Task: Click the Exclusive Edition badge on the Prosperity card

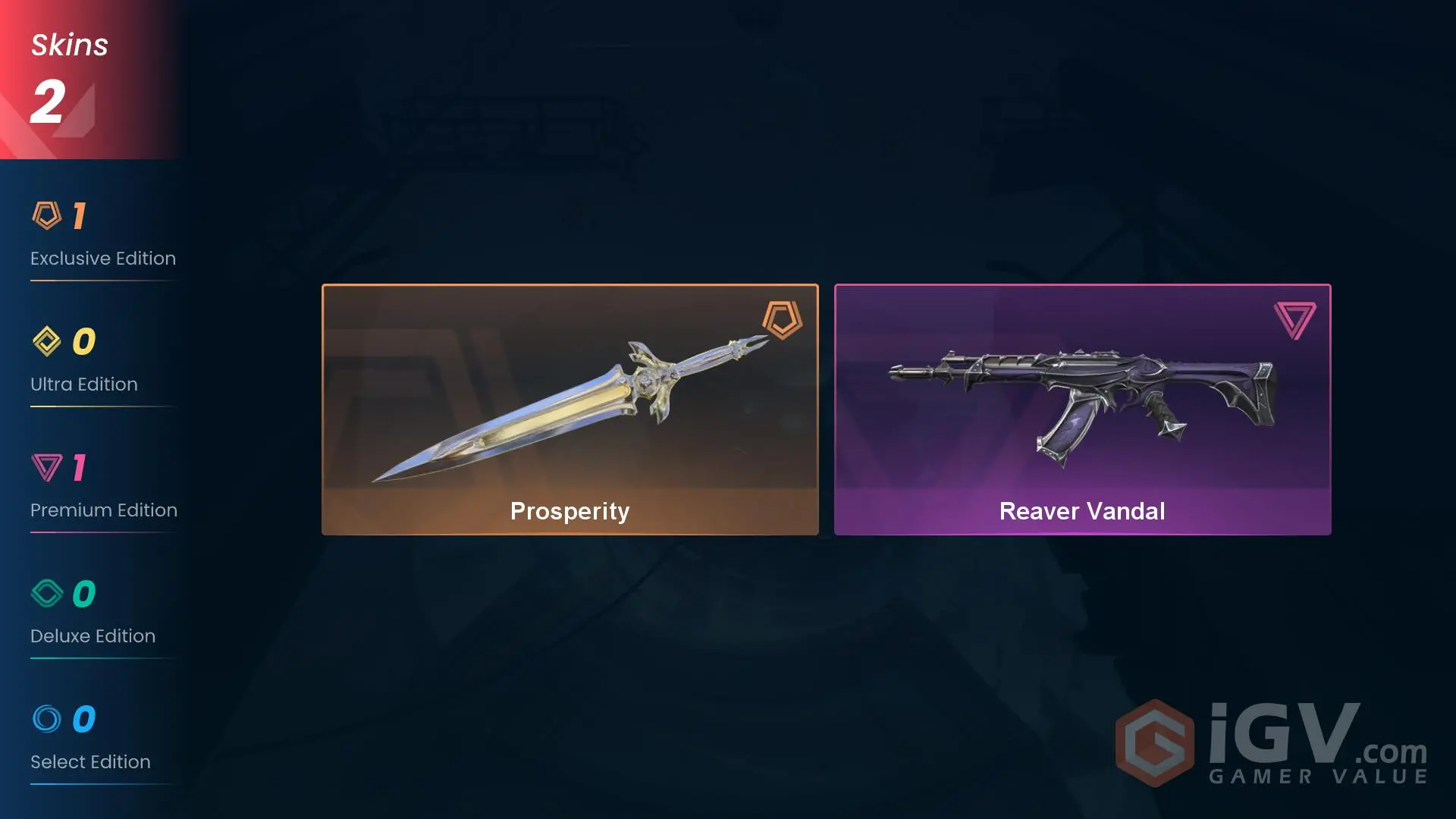Action: [782, 319]
